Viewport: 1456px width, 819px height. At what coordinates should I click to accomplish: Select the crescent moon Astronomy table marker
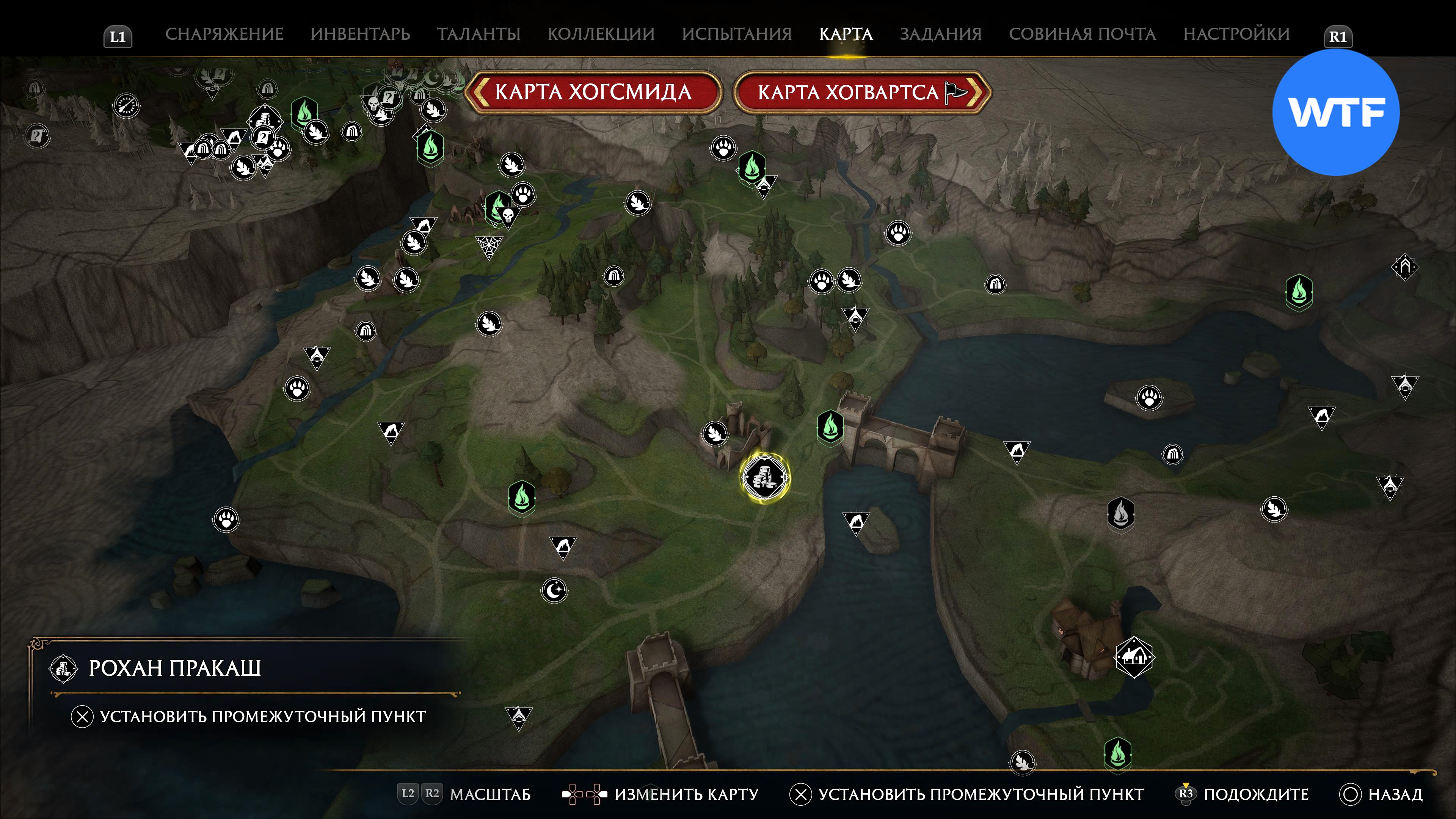click(554, 591)
